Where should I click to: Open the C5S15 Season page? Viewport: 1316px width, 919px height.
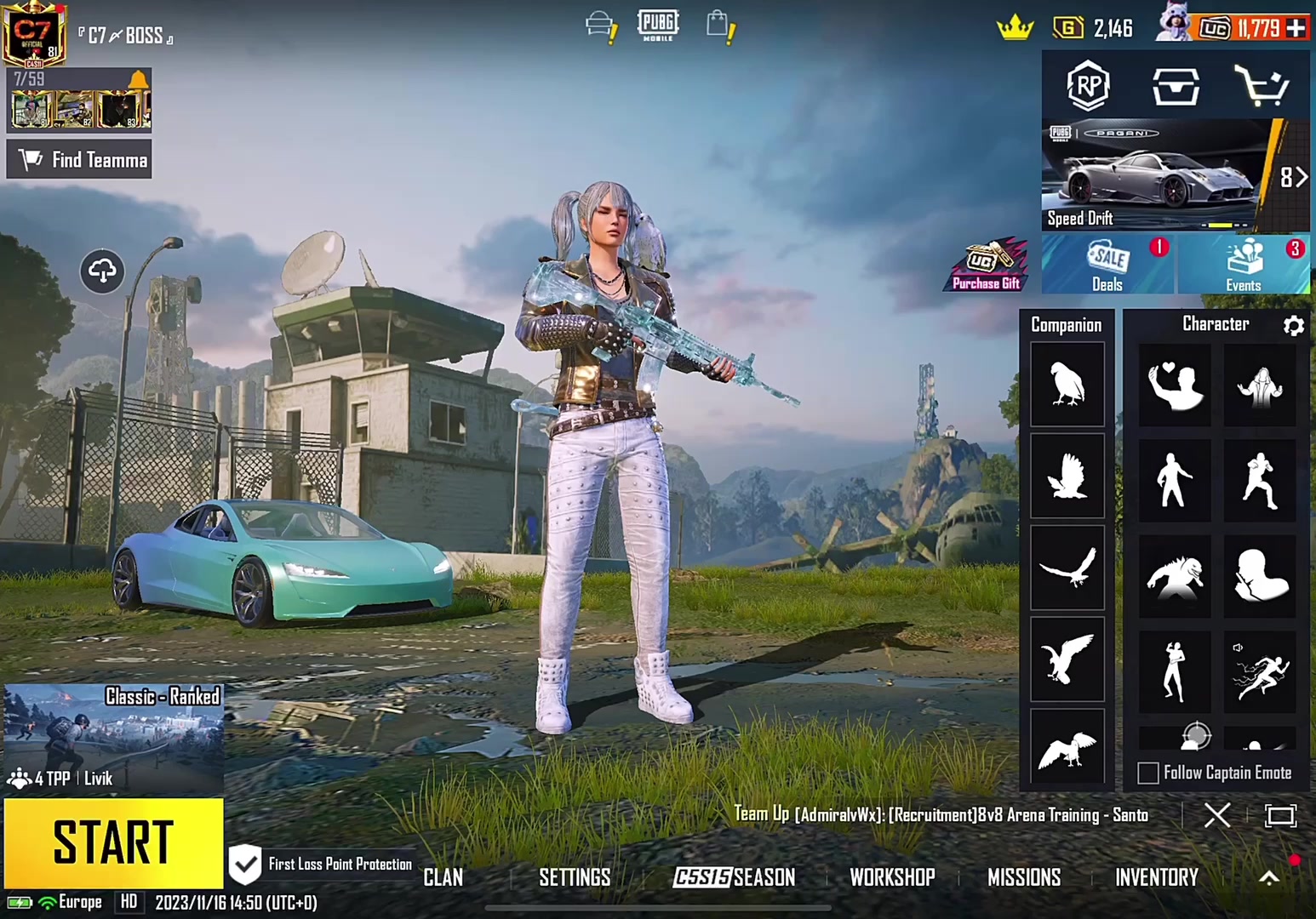click(734, 877)
